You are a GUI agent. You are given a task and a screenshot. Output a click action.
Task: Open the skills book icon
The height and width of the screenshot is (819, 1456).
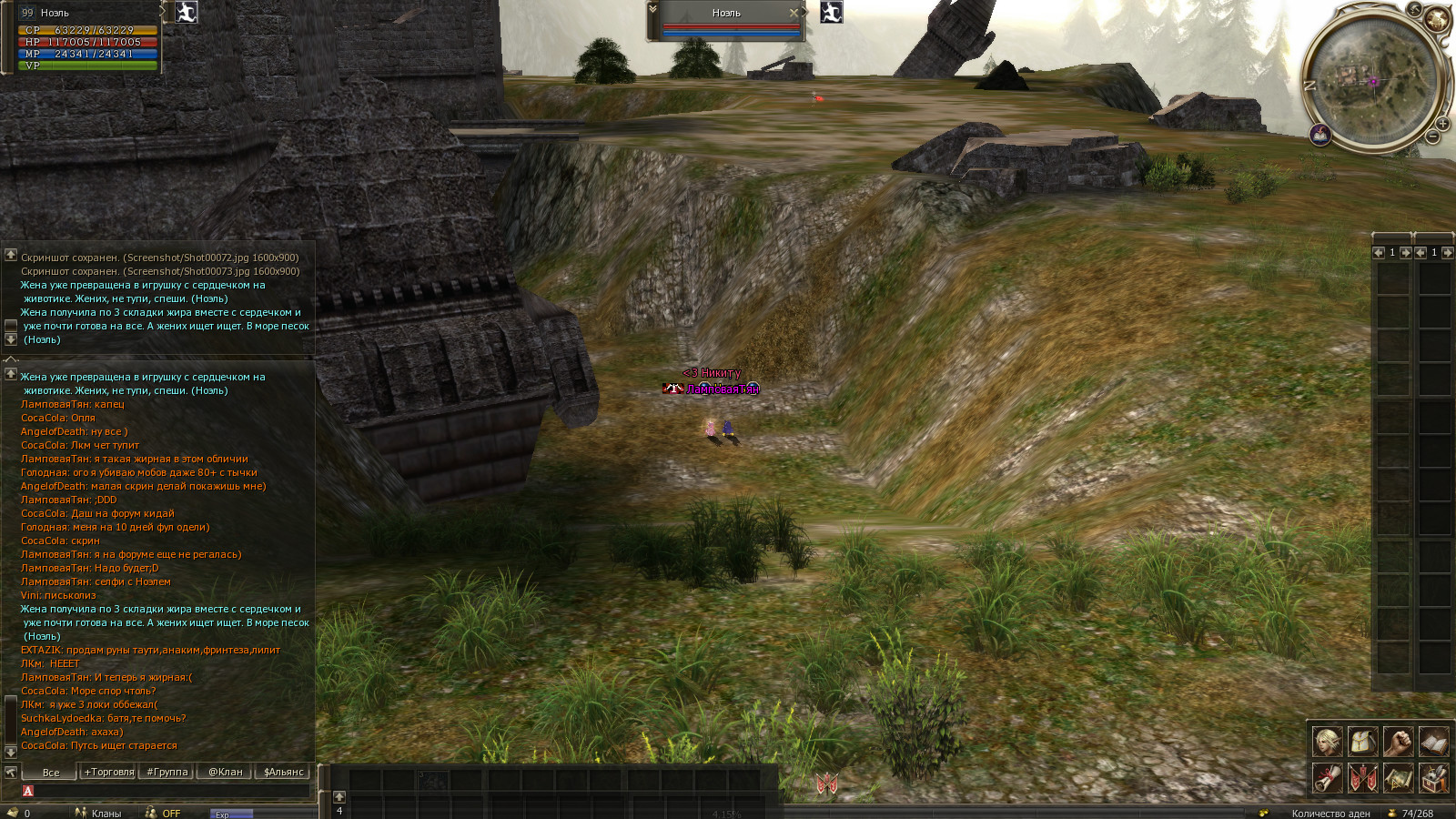pos(1433,742)
